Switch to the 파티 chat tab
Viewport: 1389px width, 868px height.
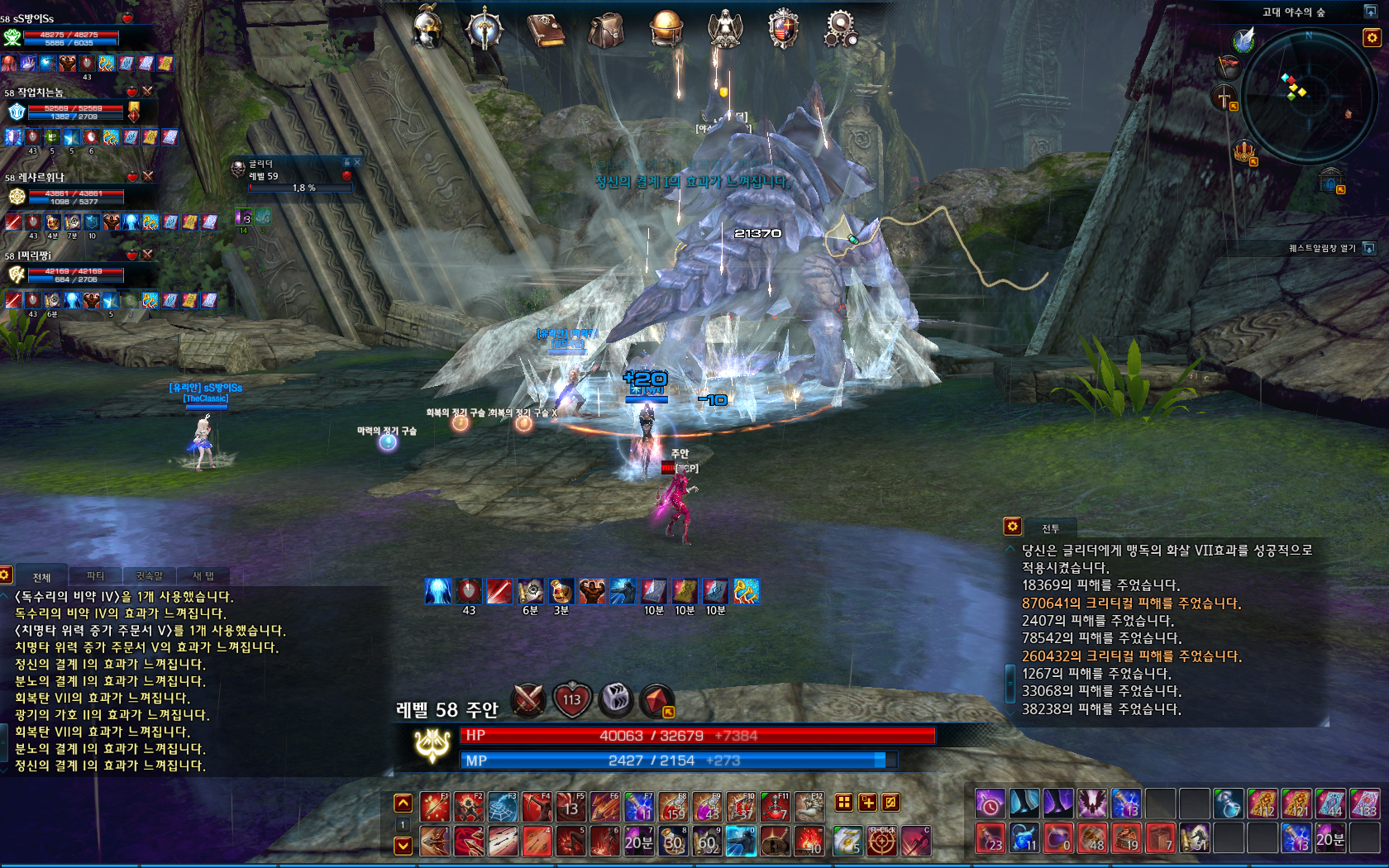tap(96, 576)
